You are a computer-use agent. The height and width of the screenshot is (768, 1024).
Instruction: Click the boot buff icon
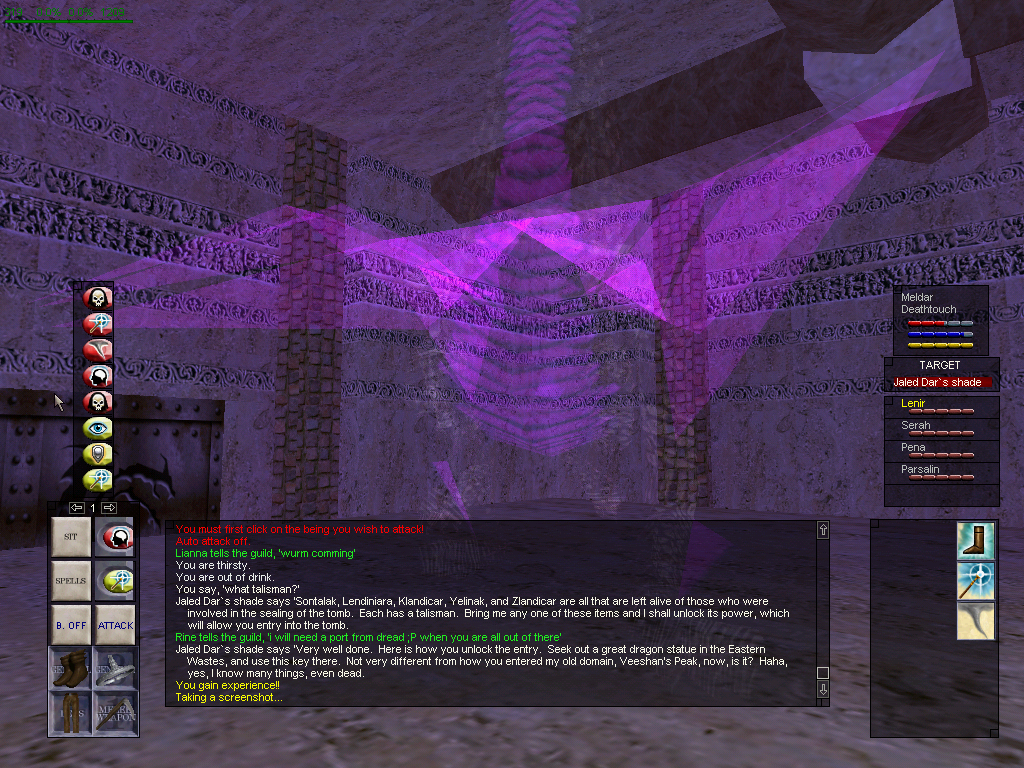pos(973,540)
